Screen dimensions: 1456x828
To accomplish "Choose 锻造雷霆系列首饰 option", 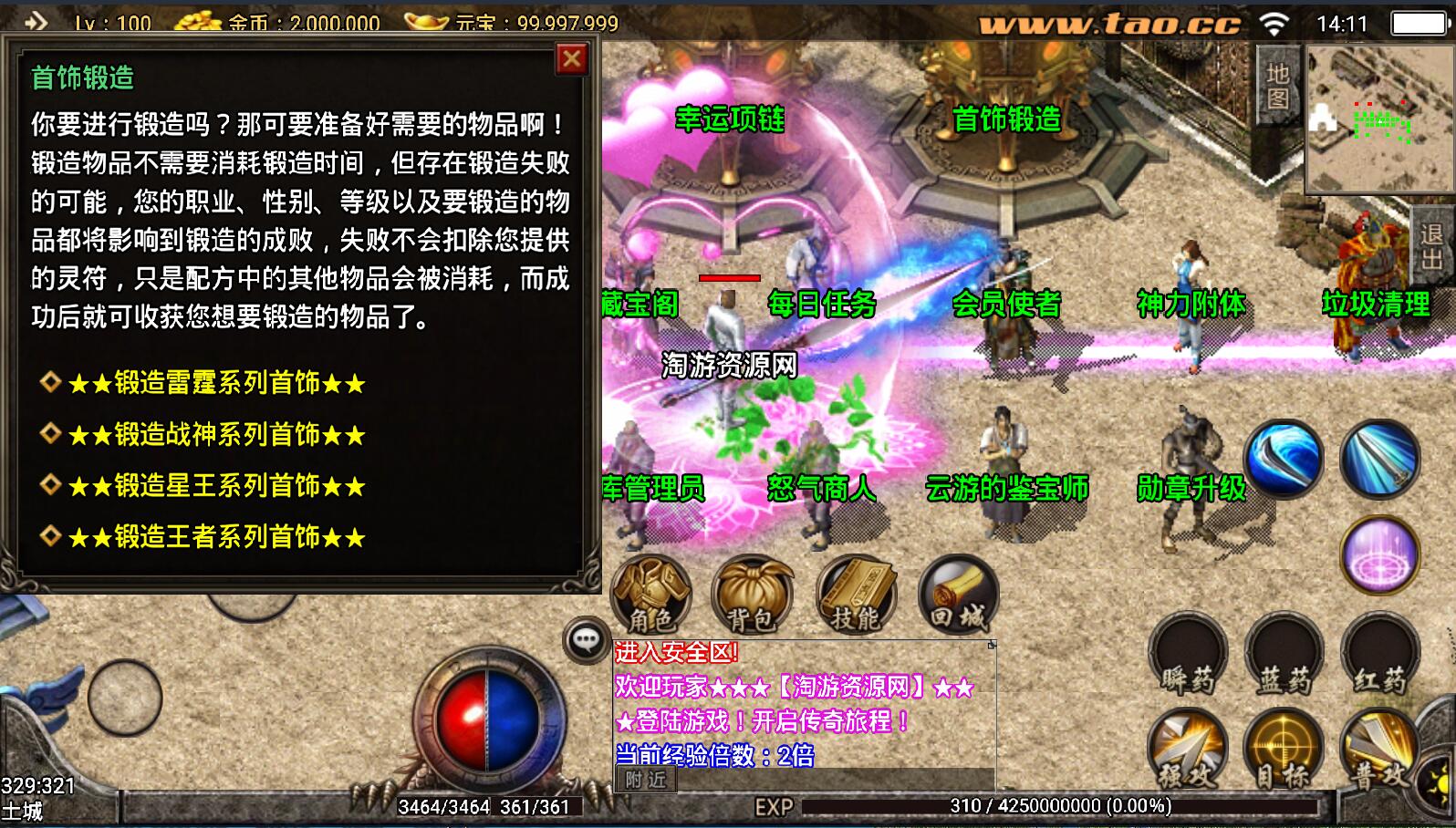I will click(x=216, y=383).
